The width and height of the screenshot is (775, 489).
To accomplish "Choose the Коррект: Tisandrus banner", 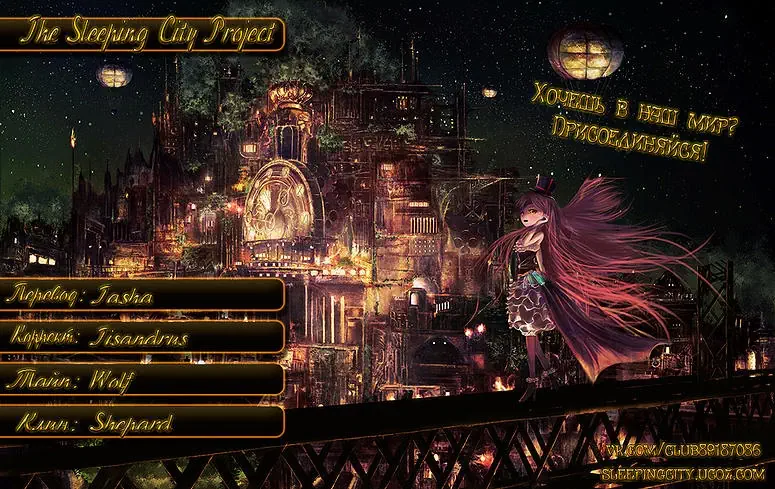I will point(142,337).
